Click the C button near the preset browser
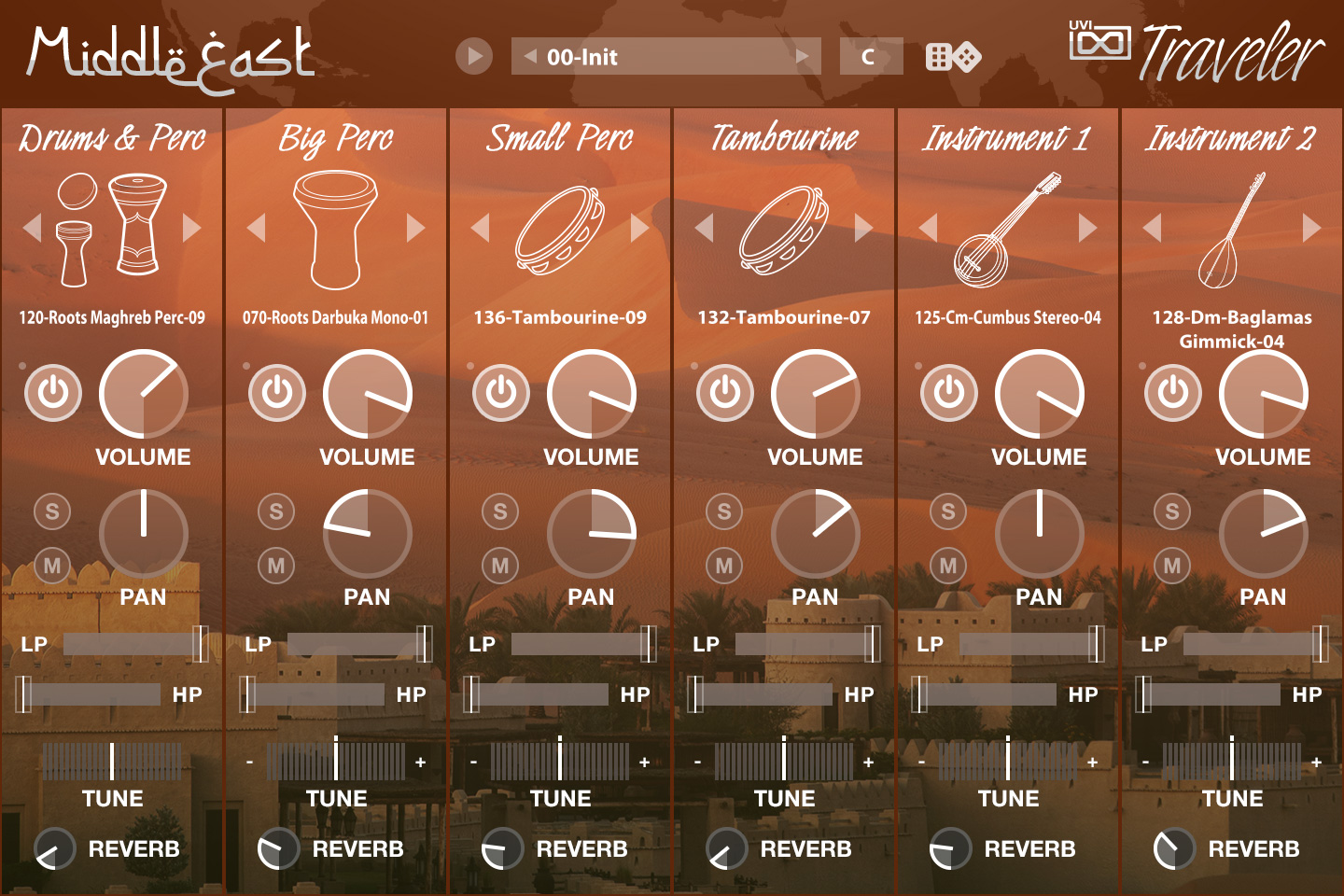This screenshot has width=1344, height=896. coord(869,56)
